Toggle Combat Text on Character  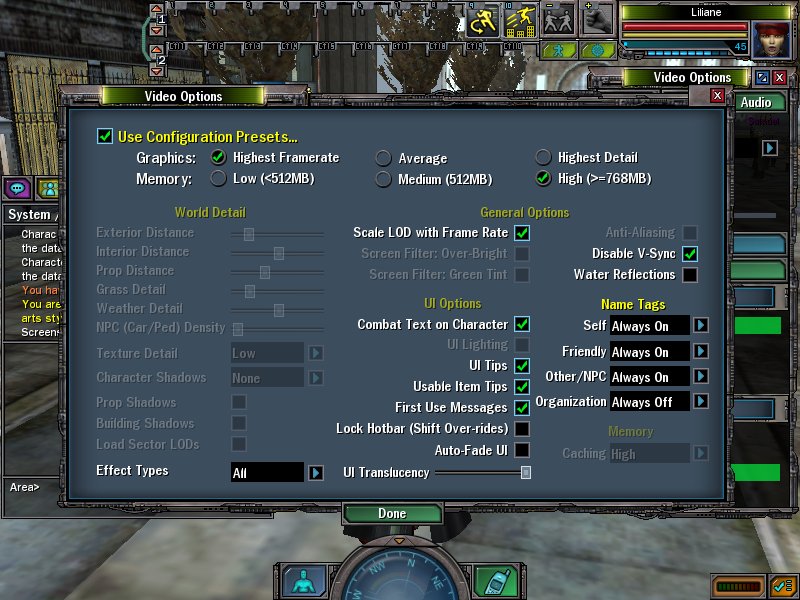(x=522, y=325)
